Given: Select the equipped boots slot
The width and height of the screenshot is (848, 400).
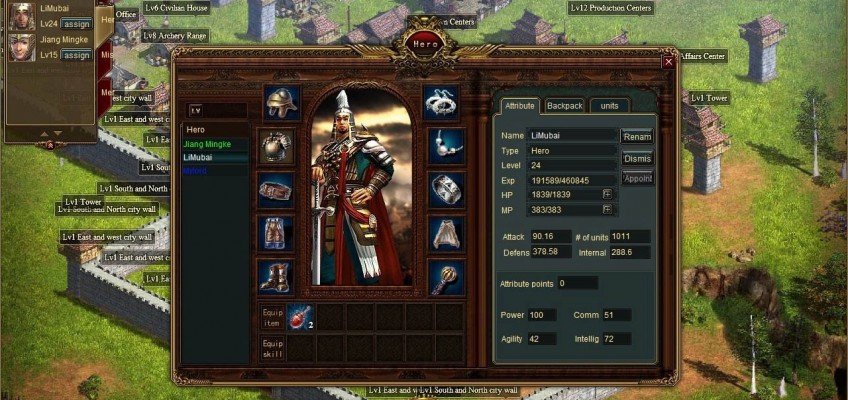Looking at the screenshot, I should pos(275,276).
